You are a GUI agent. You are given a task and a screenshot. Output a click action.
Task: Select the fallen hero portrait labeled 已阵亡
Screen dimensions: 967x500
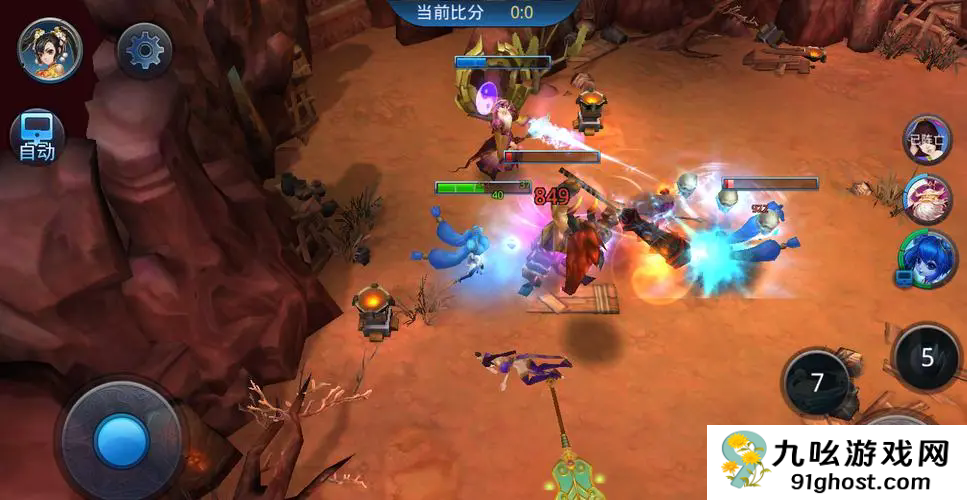tap(927, 139)
